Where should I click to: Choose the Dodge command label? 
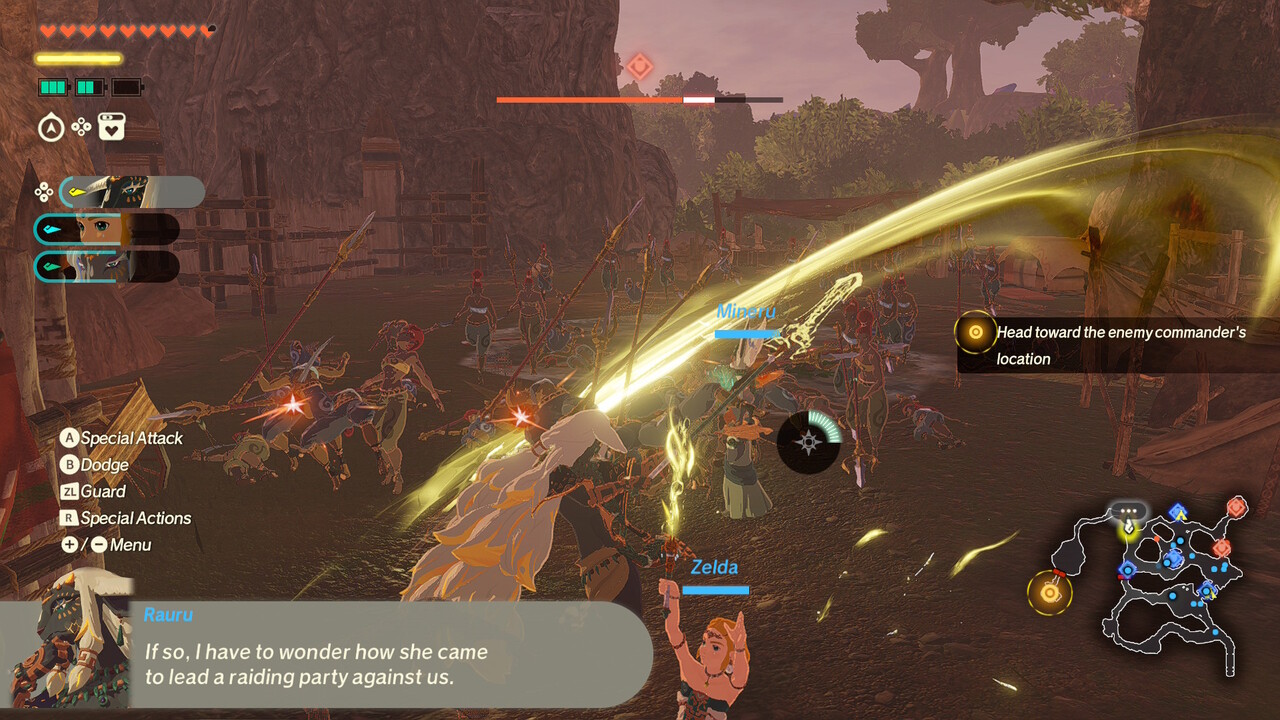pyautogui.click(x=104, y=465)
